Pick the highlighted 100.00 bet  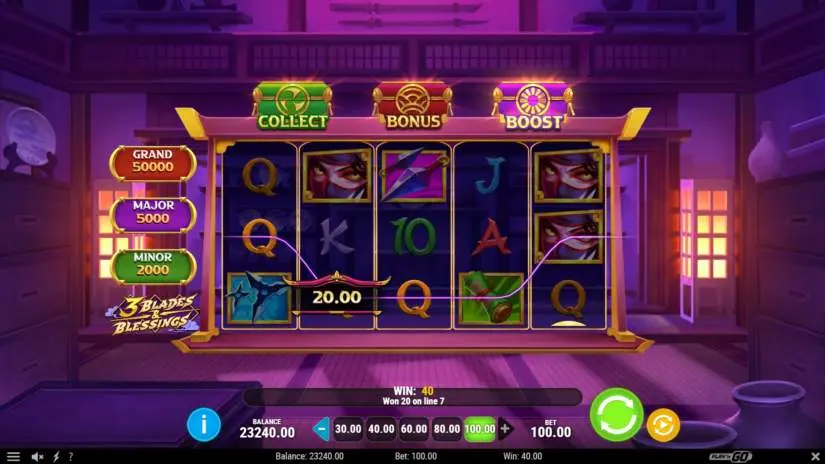[x=480, y=429]
